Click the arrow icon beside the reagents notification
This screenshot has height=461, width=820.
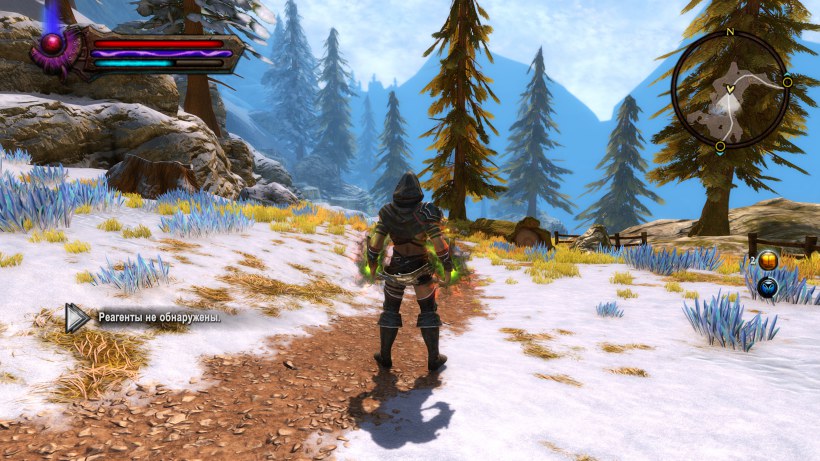point(77,318)
